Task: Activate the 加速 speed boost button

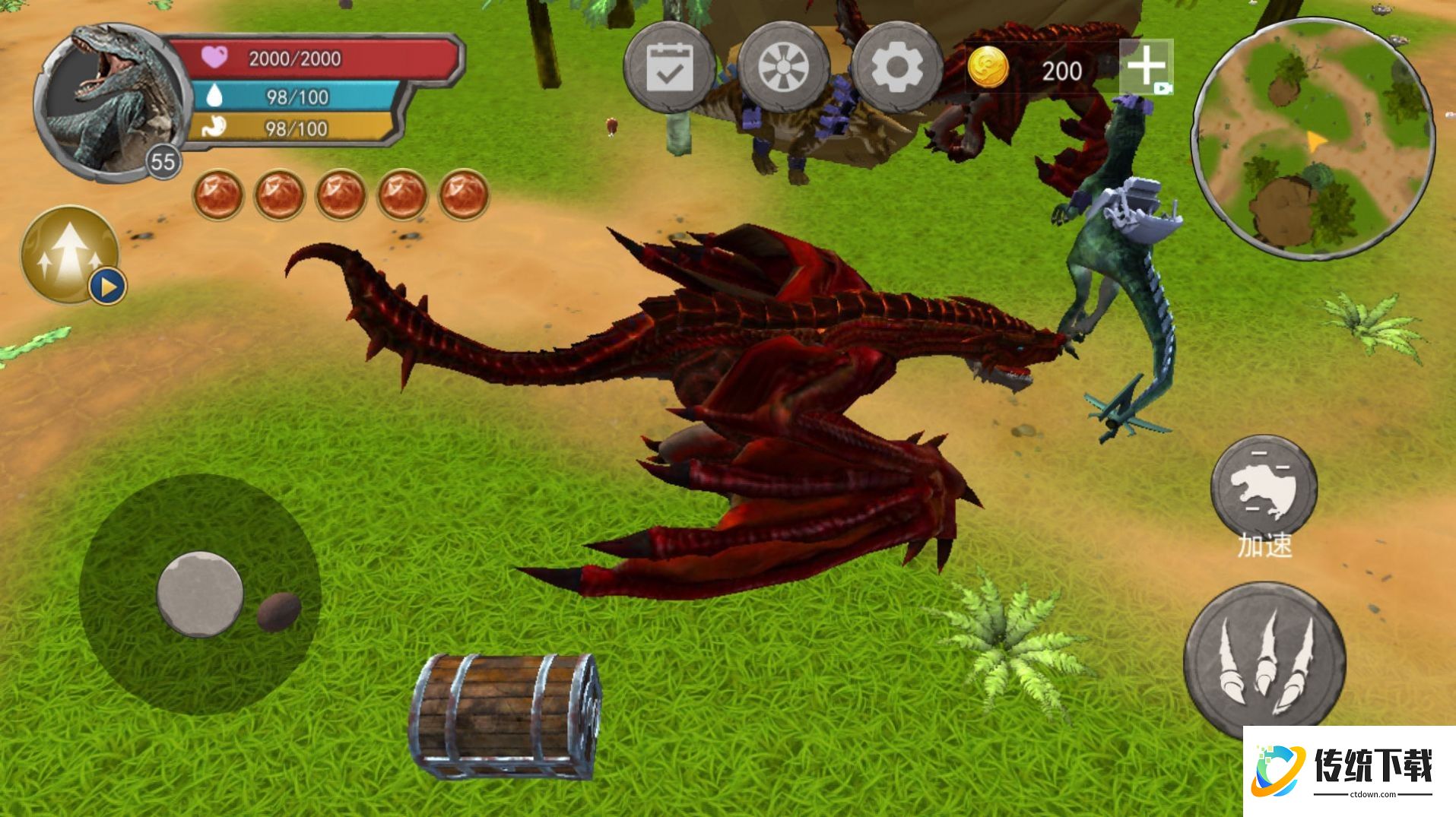Action: (x=1264, y=487)
